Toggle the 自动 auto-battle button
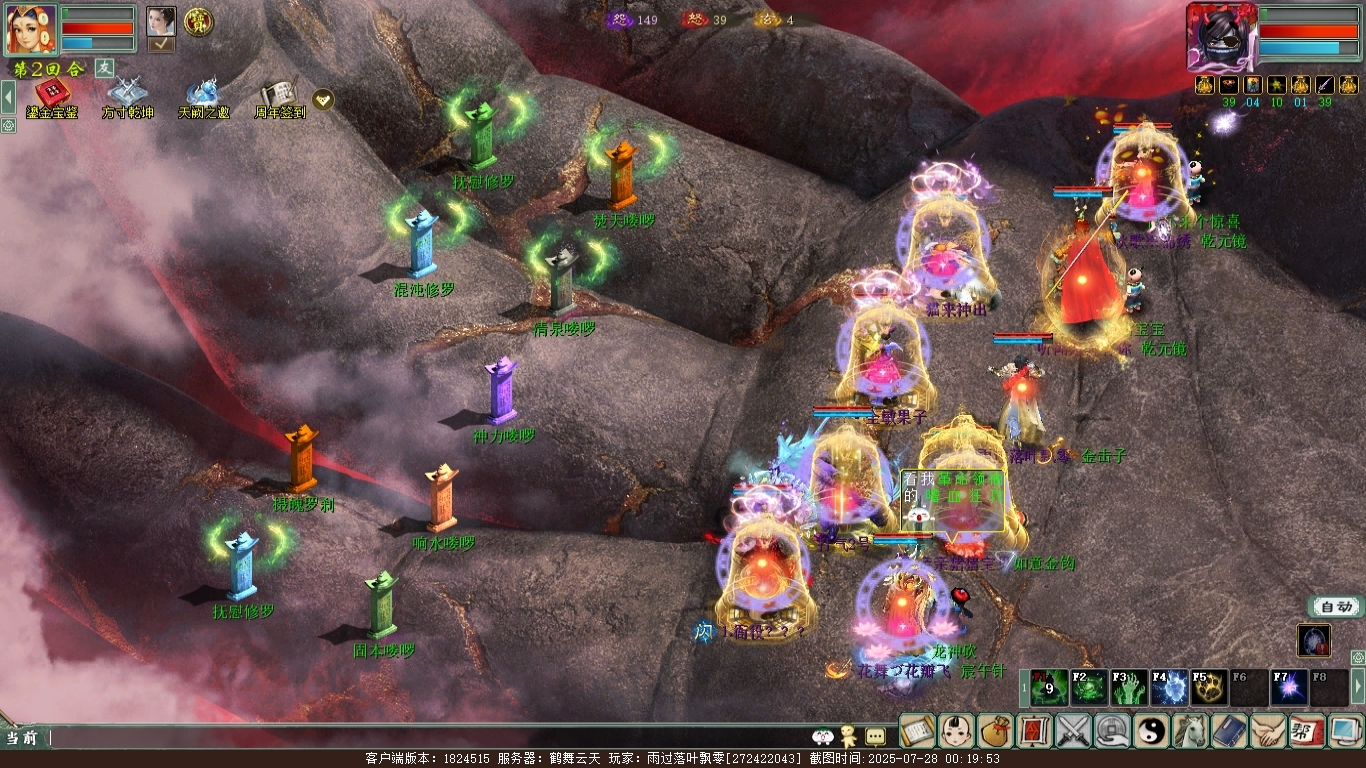This screenshot has height=768, width=1366. coord(1335,606)
